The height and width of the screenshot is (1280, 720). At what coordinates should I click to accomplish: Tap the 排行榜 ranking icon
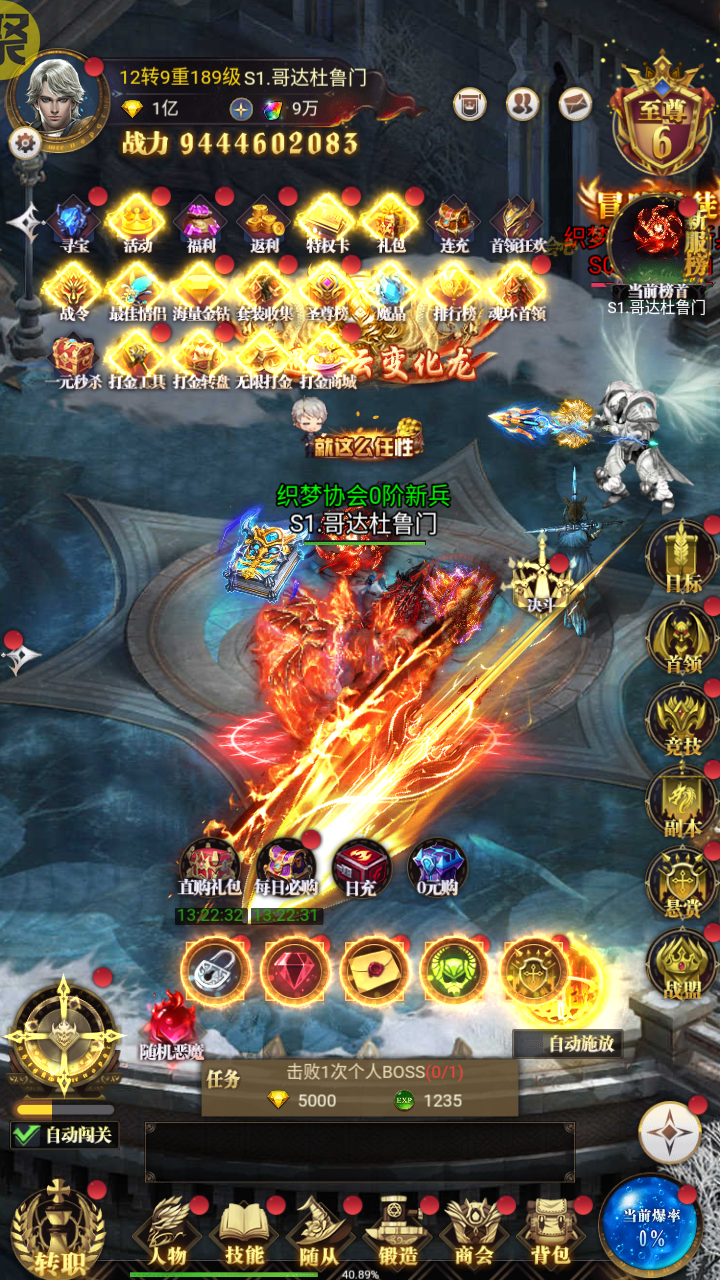[453, 292]
